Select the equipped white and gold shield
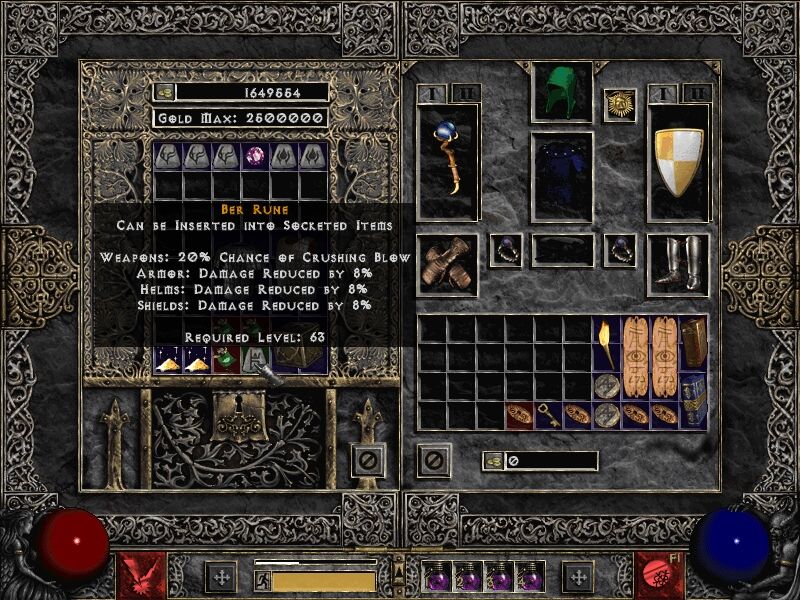Screen dimensions: 800x600 tap(679, 160)
